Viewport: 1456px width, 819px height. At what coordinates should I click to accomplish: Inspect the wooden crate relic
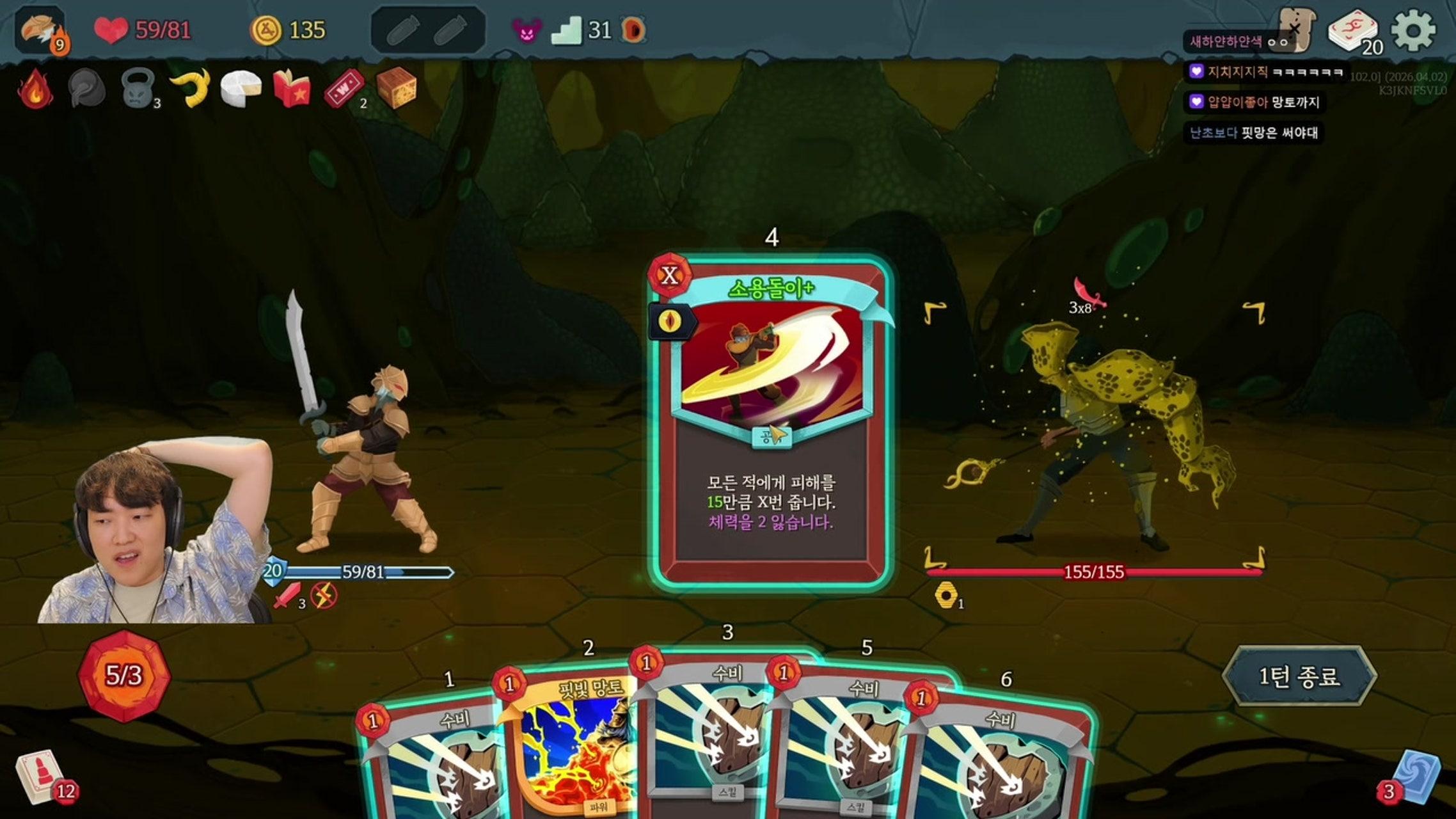[396, 88]
